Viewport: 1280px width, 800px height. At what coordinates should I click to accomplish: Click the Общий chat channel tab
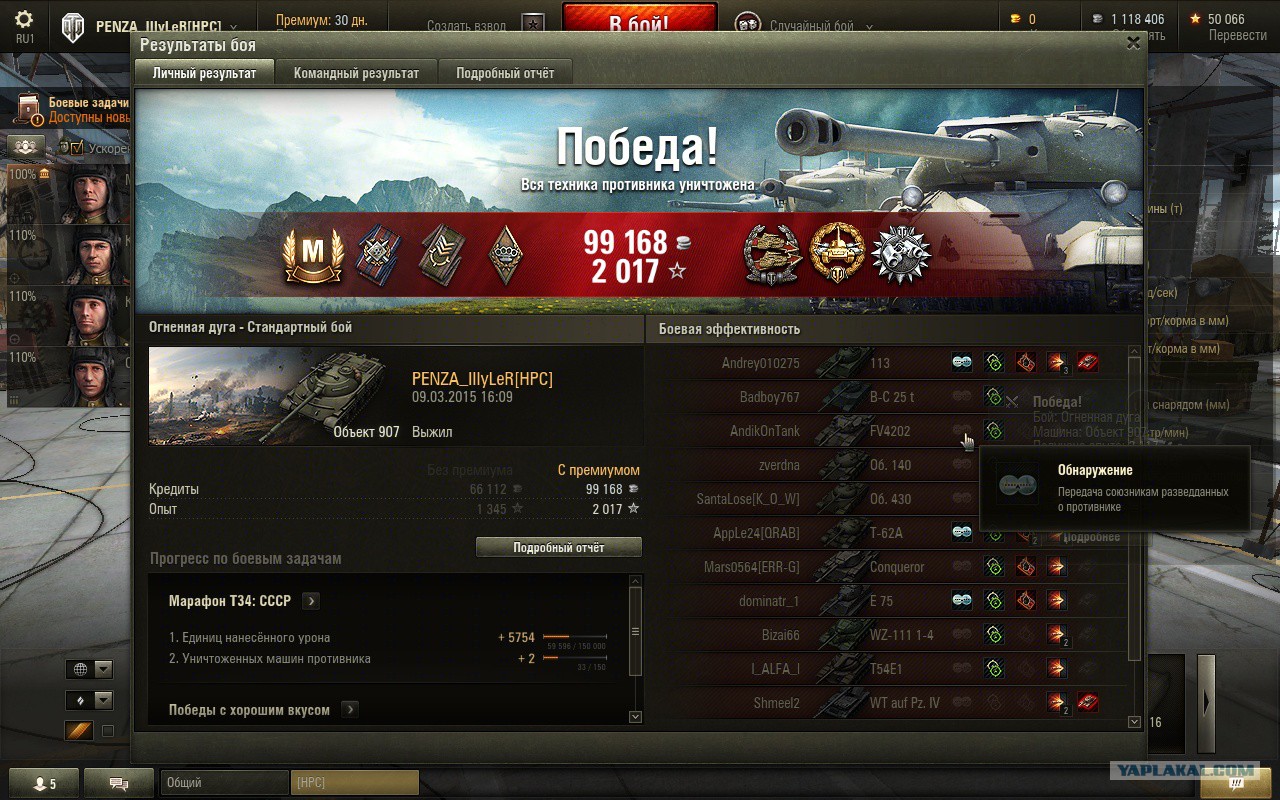tap(223, 783)
